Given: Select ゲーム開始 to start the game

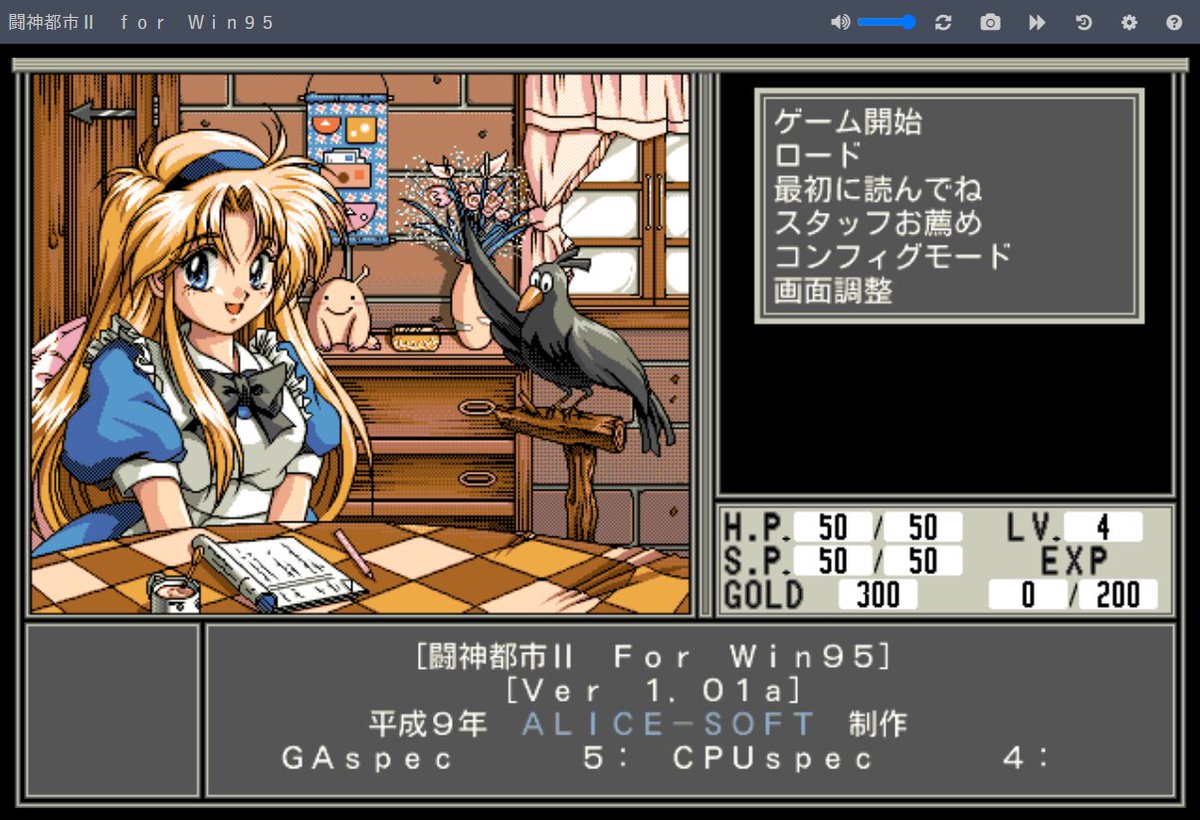Looking at the screenshot, I should [x=848, y=122].
